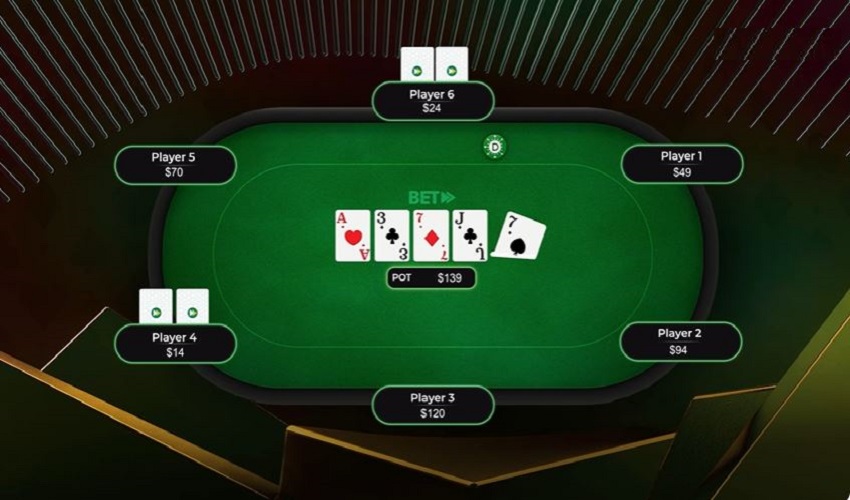Click Player 6's face-down hole cards
Viewport: 850px width, 500px height.
tap(434, 65)
